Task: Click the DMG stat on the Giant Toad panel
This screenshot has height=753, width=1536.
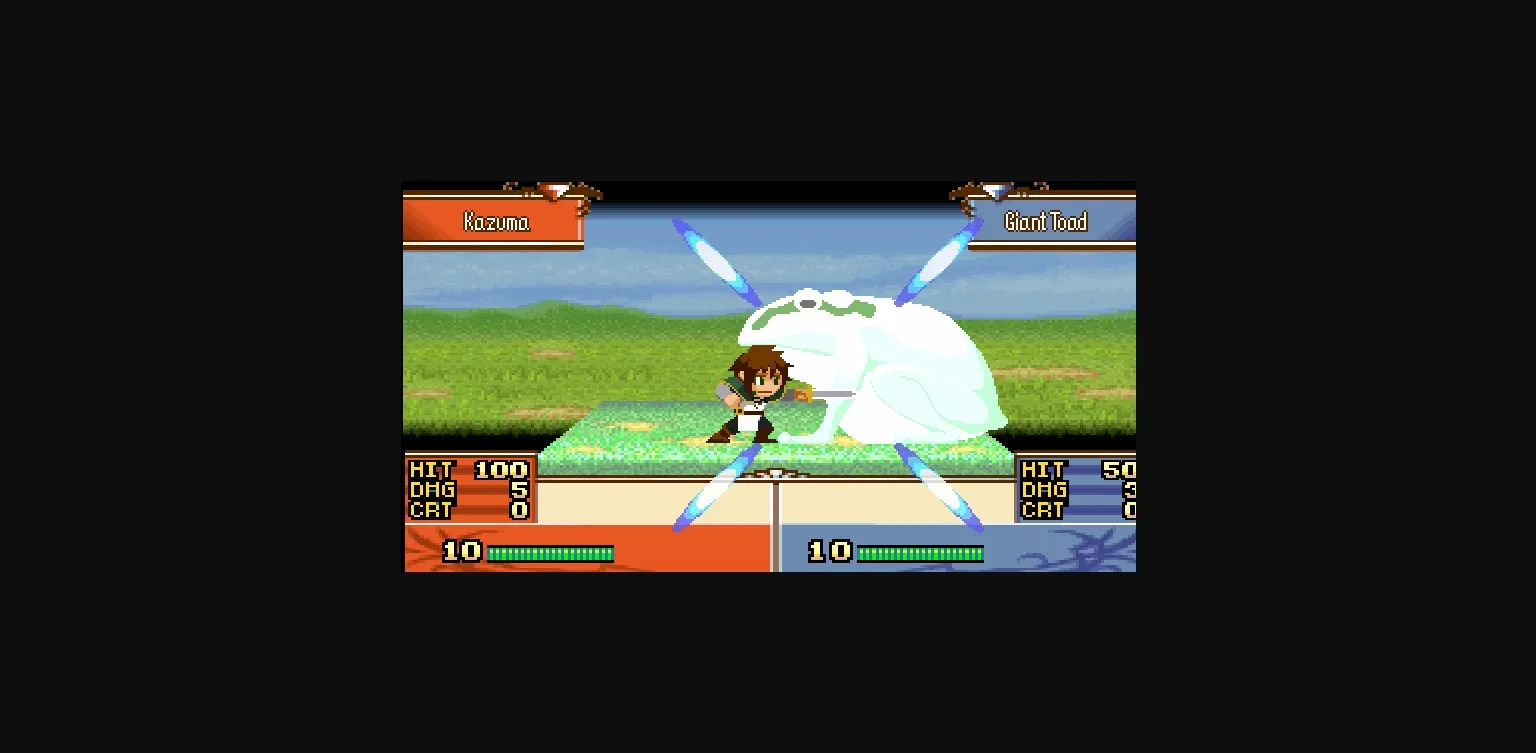Action: coord(1043,490)
